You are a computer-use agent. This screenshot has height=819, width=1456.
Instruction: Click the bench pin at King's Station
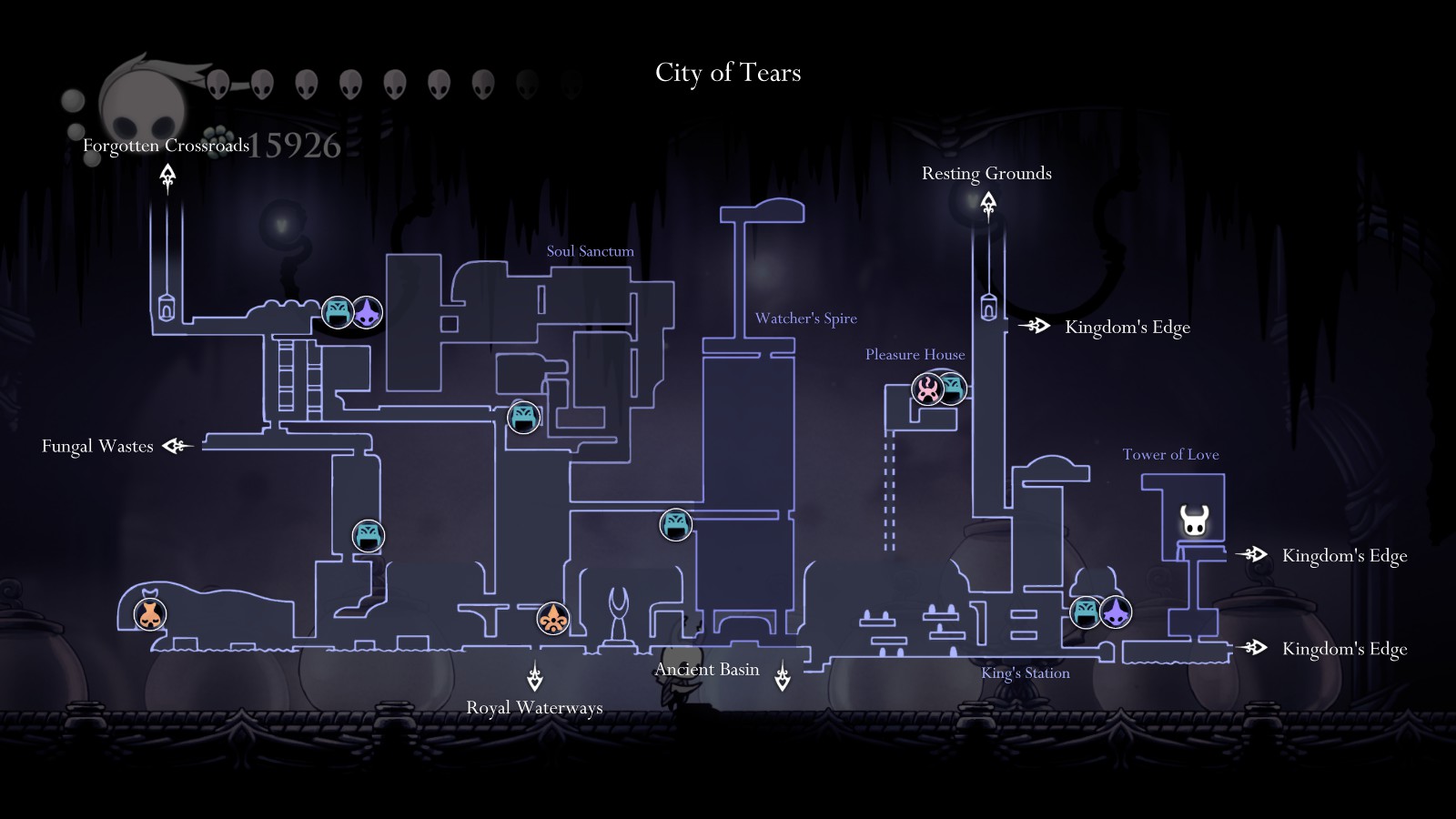[1086, 612]
